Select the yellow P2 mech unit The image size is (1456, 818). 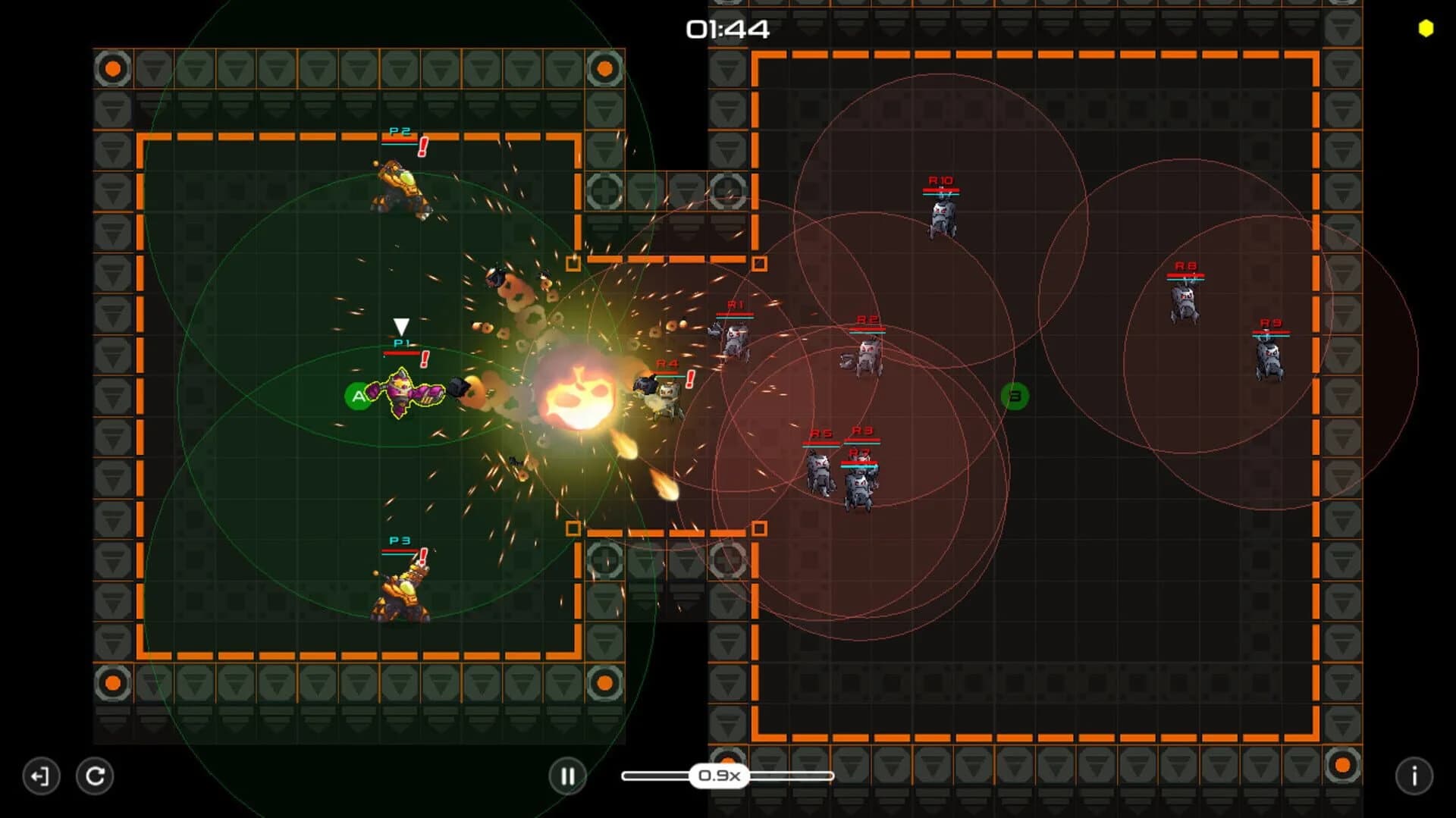[400, 186]
